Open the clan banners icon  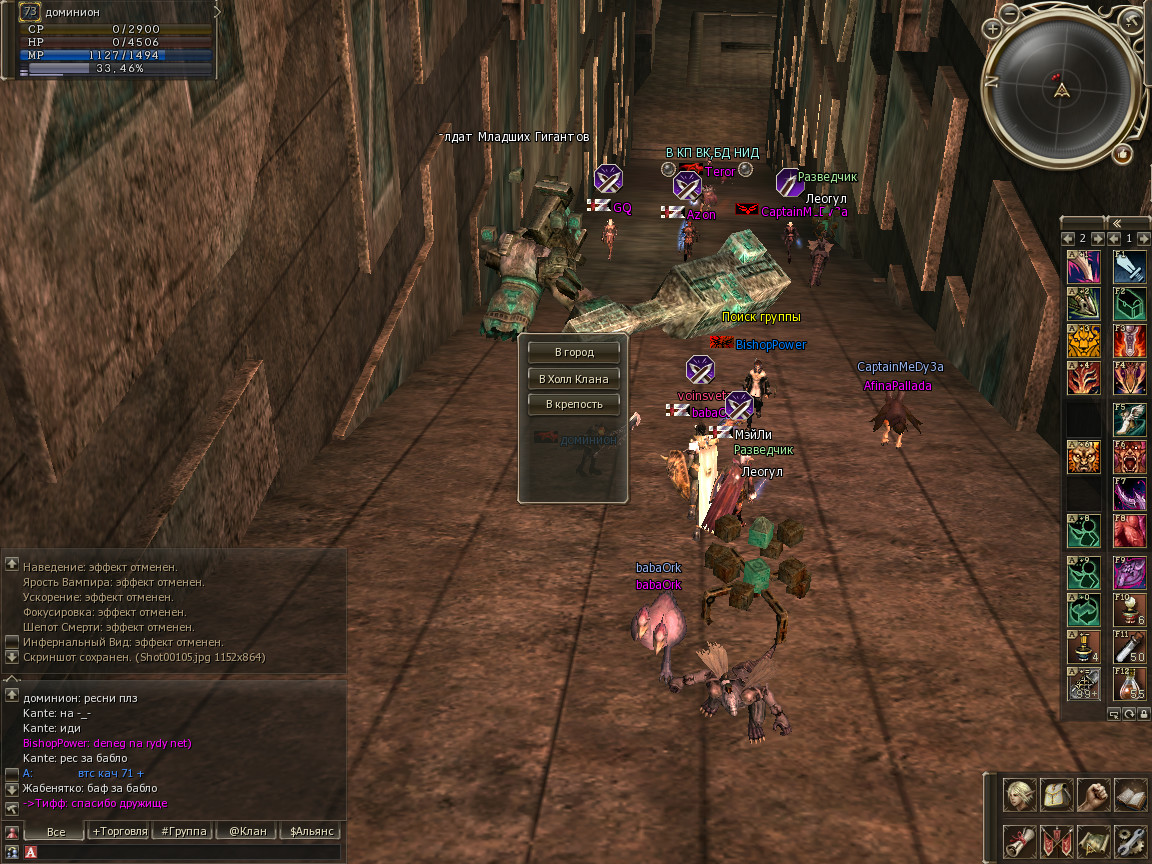[1057, 840]
